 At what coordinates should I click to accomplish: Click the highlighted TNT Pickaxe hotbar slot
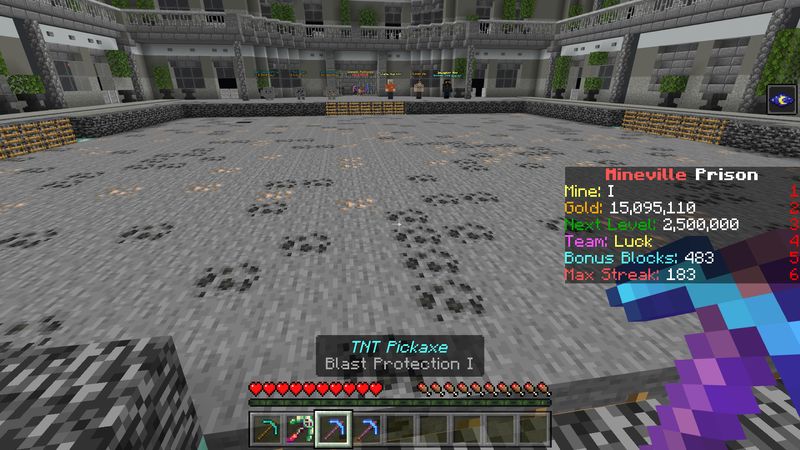click(x=332, y=429)
